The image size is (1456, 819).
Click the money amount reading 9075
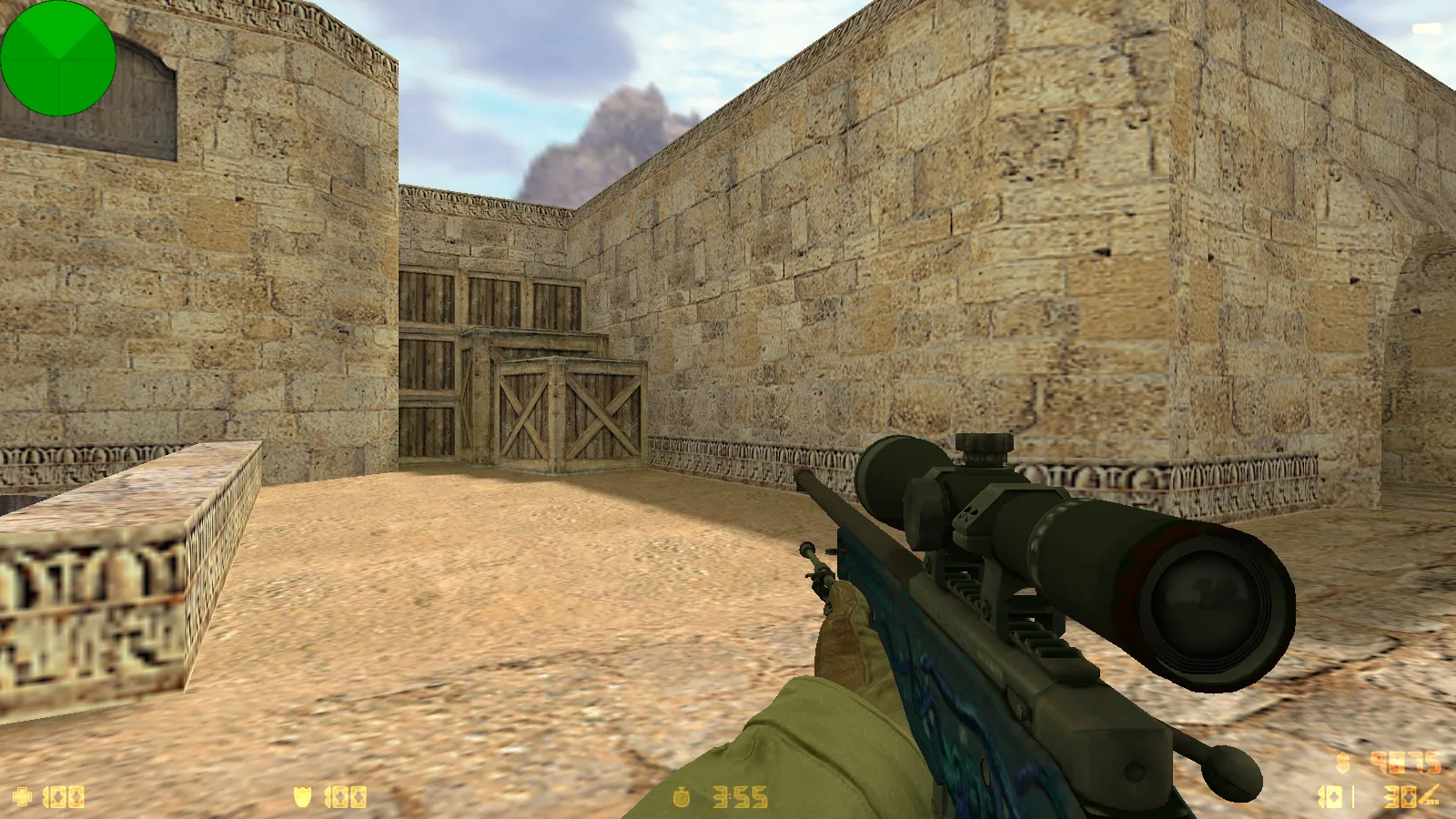[x=1405, y=763]
